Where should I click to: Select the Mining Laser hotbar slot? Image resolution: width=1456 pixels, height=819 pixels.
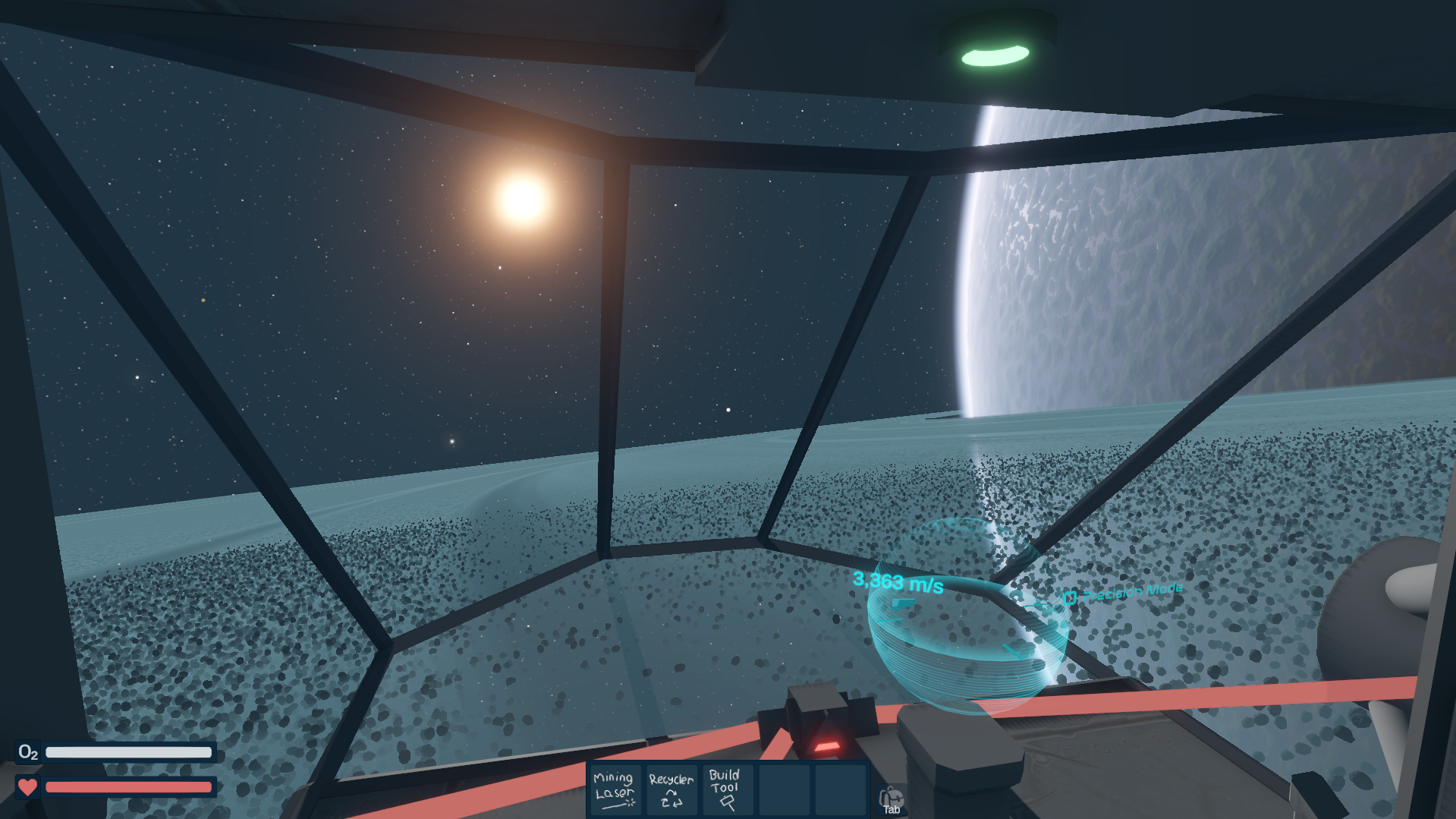point(614,790)
